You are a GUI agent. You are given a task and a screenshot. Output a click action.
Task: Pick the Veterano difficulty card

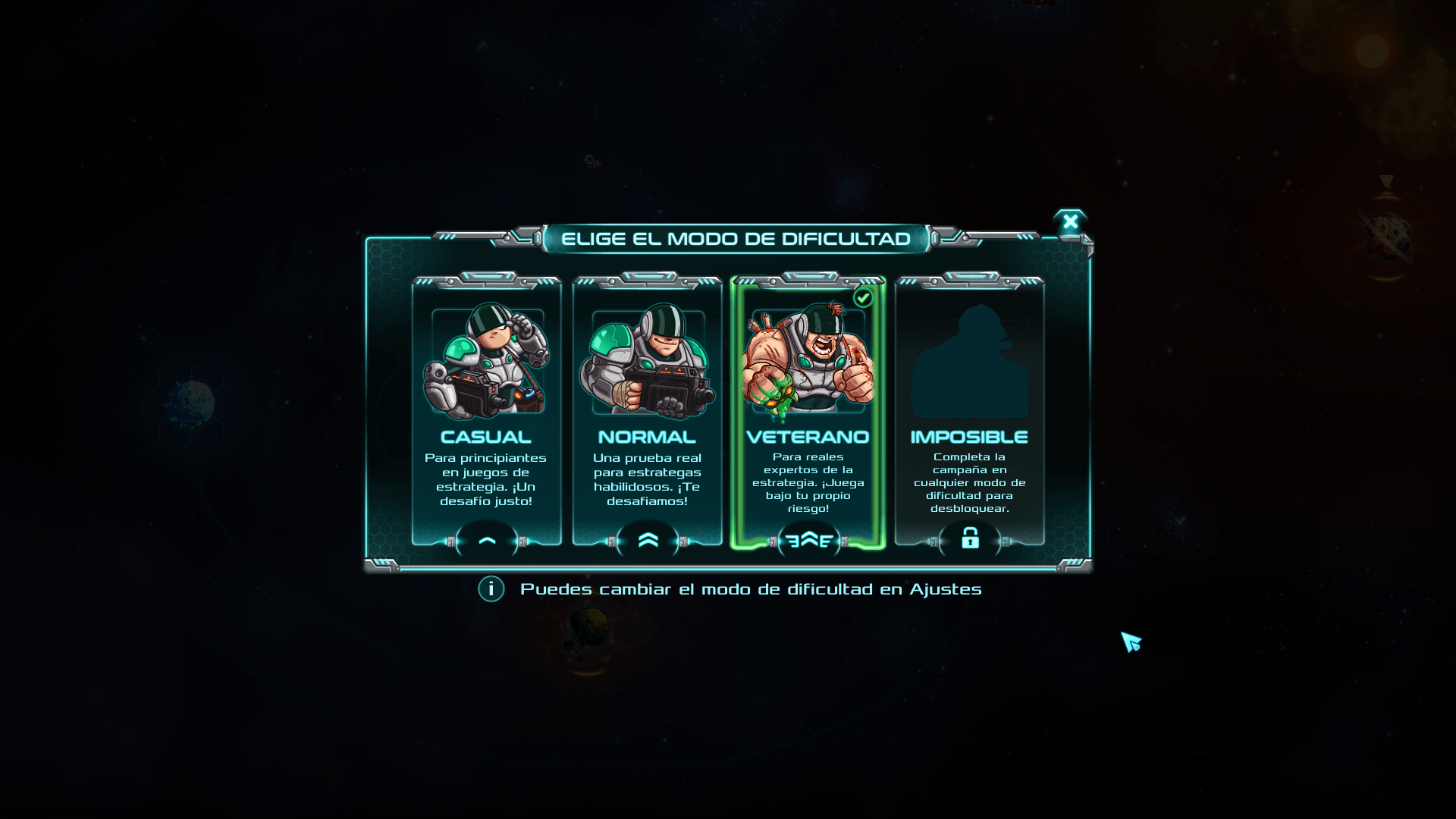[x=808, y=409]
